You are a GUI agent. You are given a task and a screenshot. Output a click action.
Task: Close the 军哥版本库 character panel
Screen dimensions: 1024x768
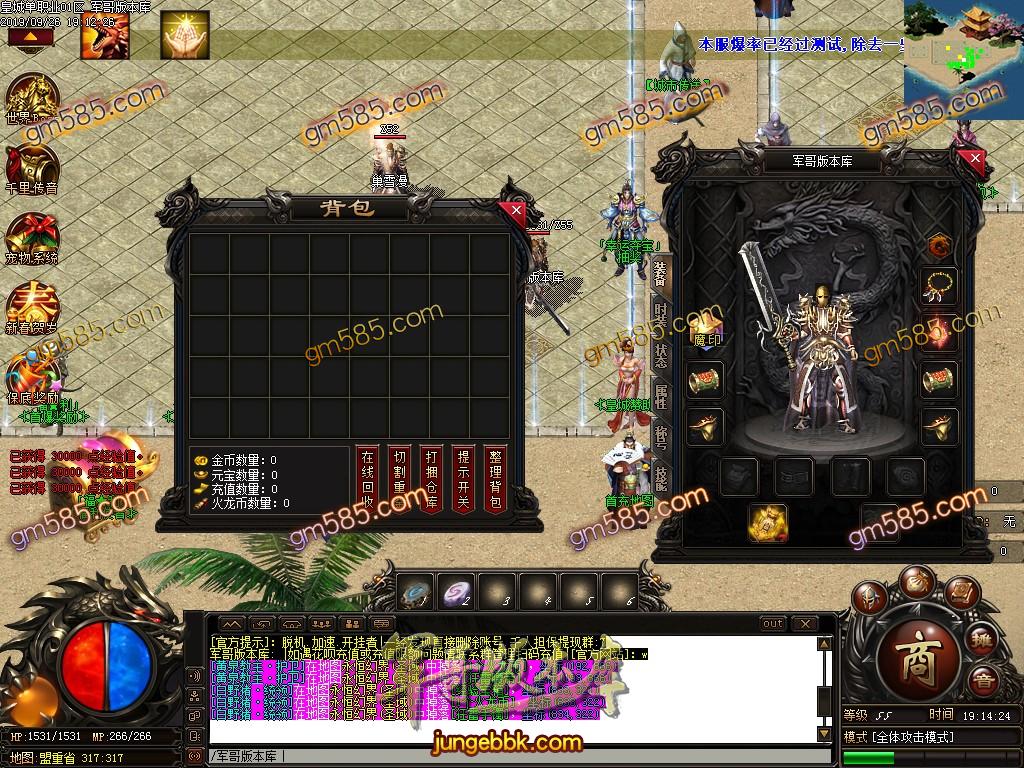[975, 159]
